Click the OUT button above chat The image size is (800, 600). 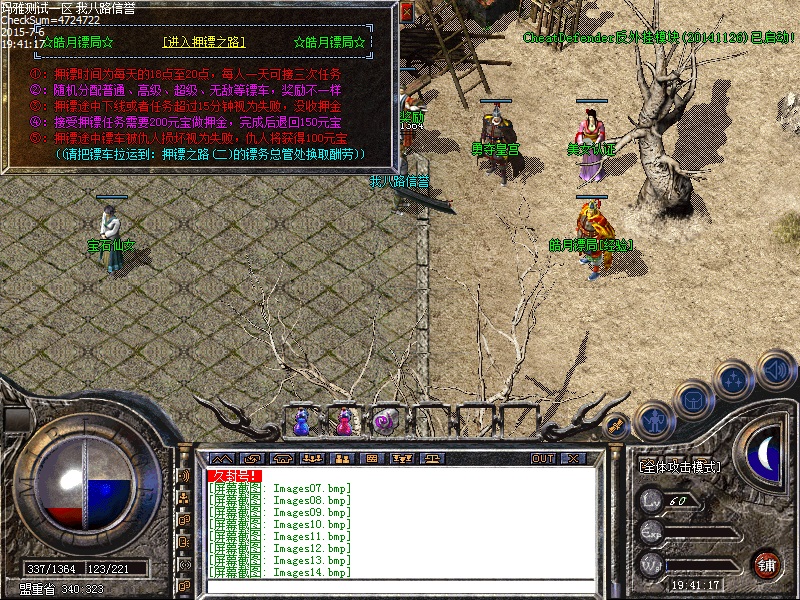pyautogui.click(x=542, y=459)
